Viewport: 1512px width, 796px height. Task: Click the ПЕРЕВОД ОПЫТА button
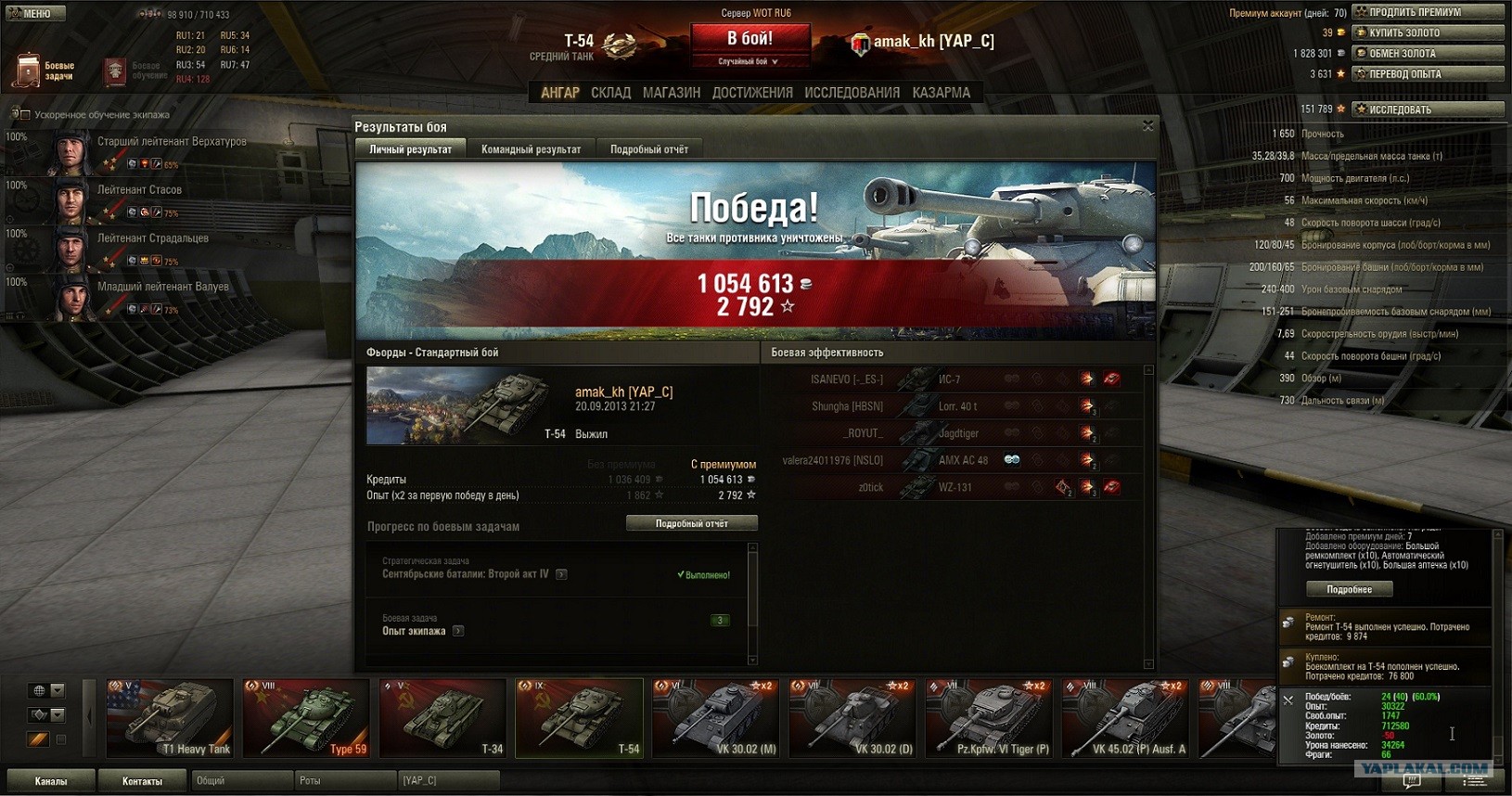[x=1427, y=73]
